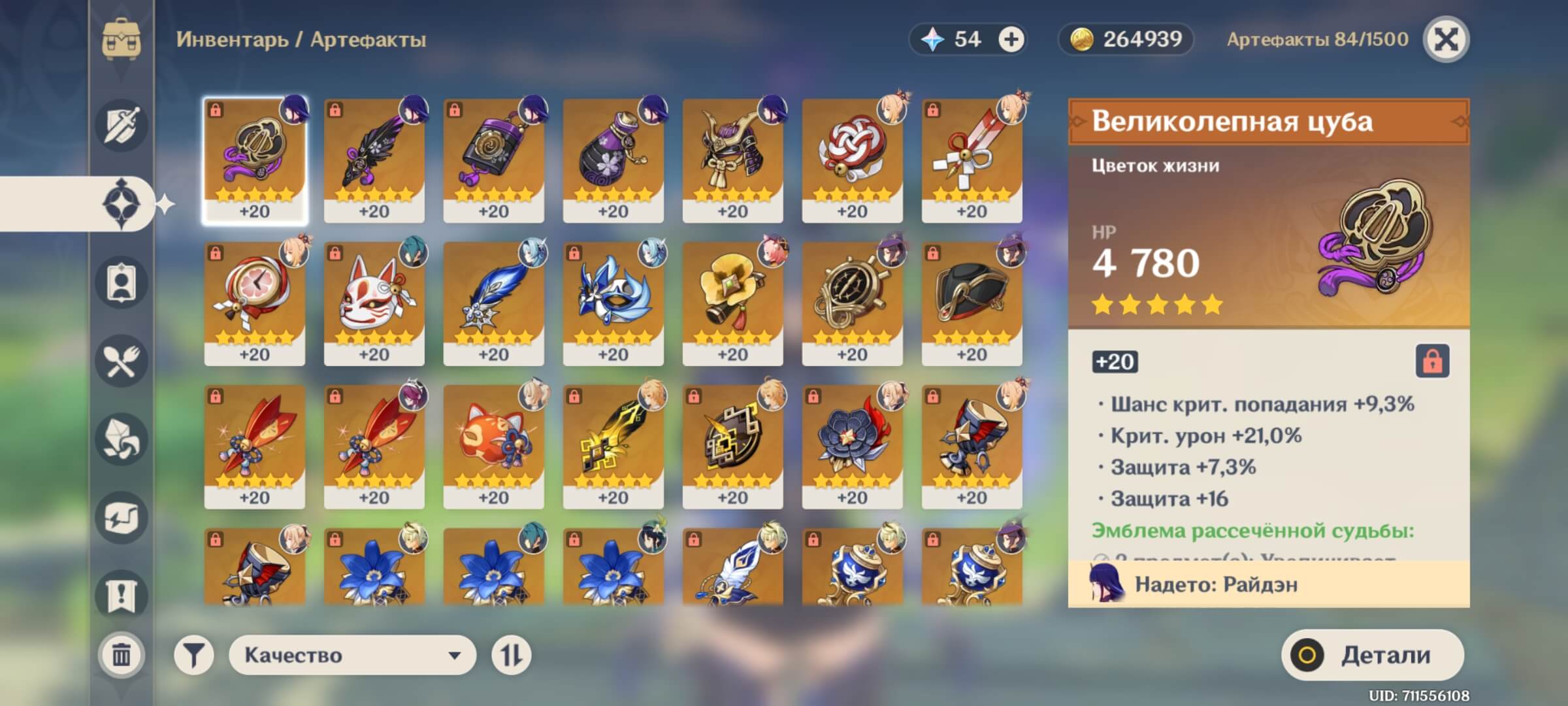Switch to the character development items tab
Image resolution: width=1568 pixels, height=706 pixels.
coord(122,282)
